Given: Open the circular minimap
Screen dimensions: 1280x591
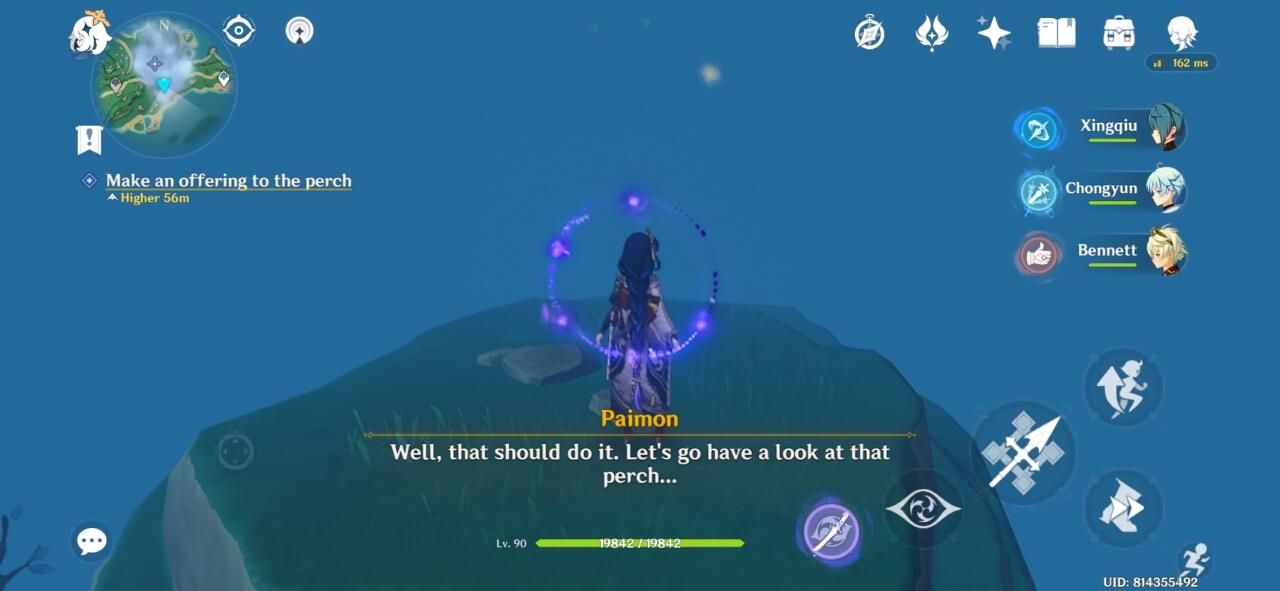Looking at the screenshot, I should (x=164, y=86).
